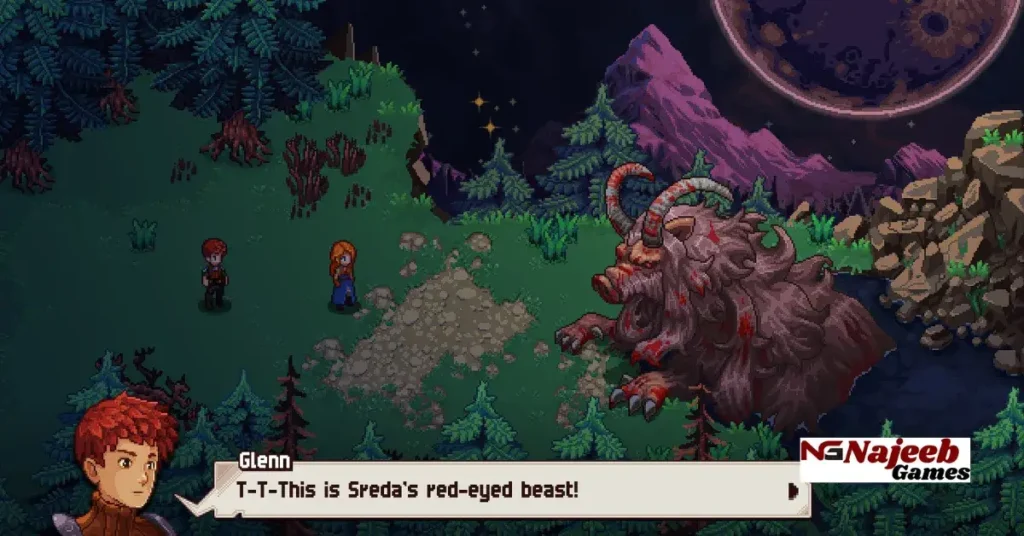Advance the dialogue with the arrow indicator
Screen dimensions: 1024x536
point(793,490)
